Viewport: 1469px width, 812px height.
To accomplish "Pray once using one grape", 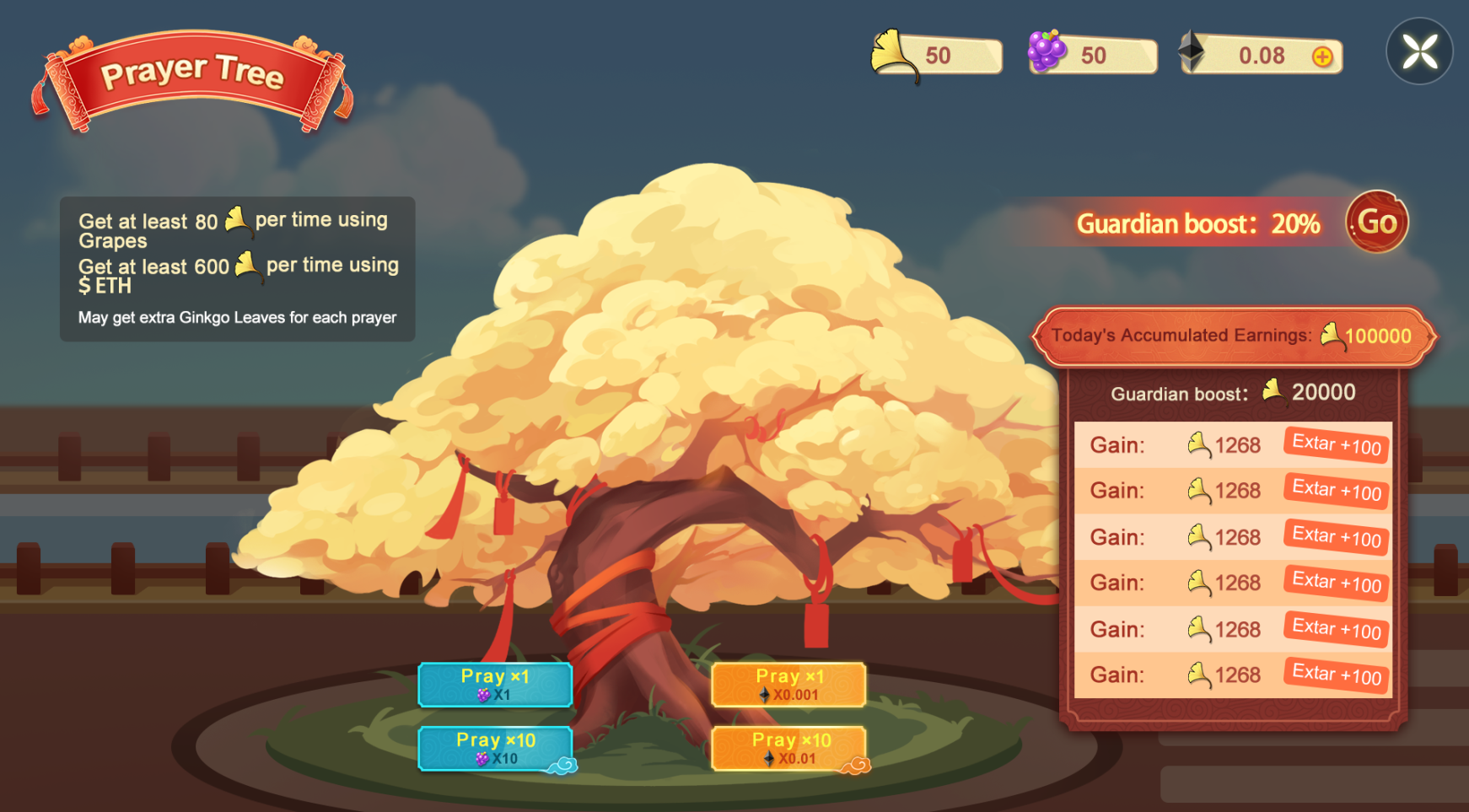I will [x=495, y=684].
